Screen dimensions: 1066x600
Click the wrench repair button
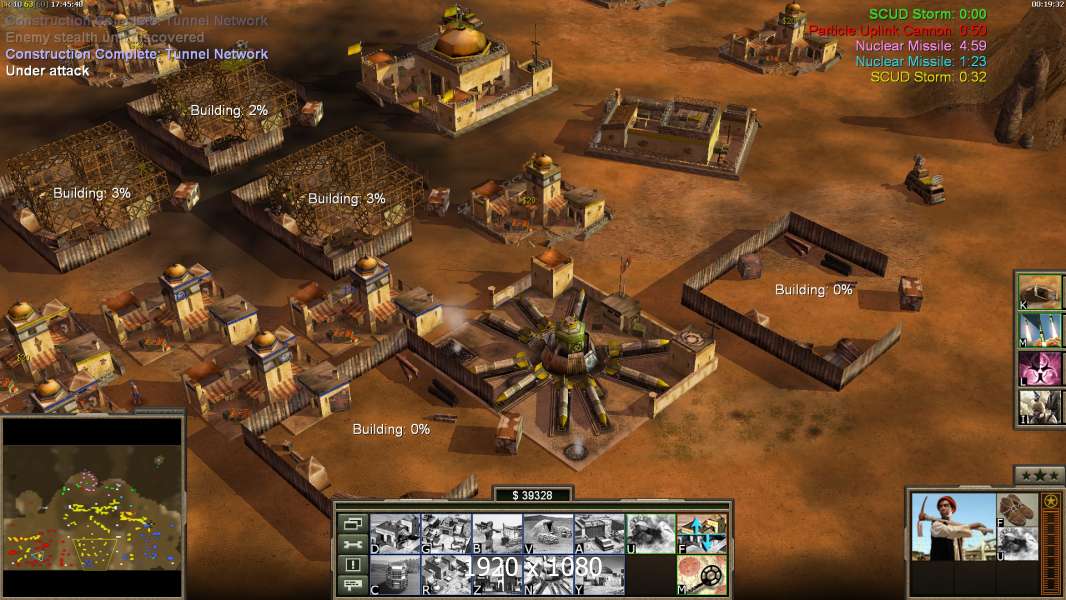tap(352, 544)
